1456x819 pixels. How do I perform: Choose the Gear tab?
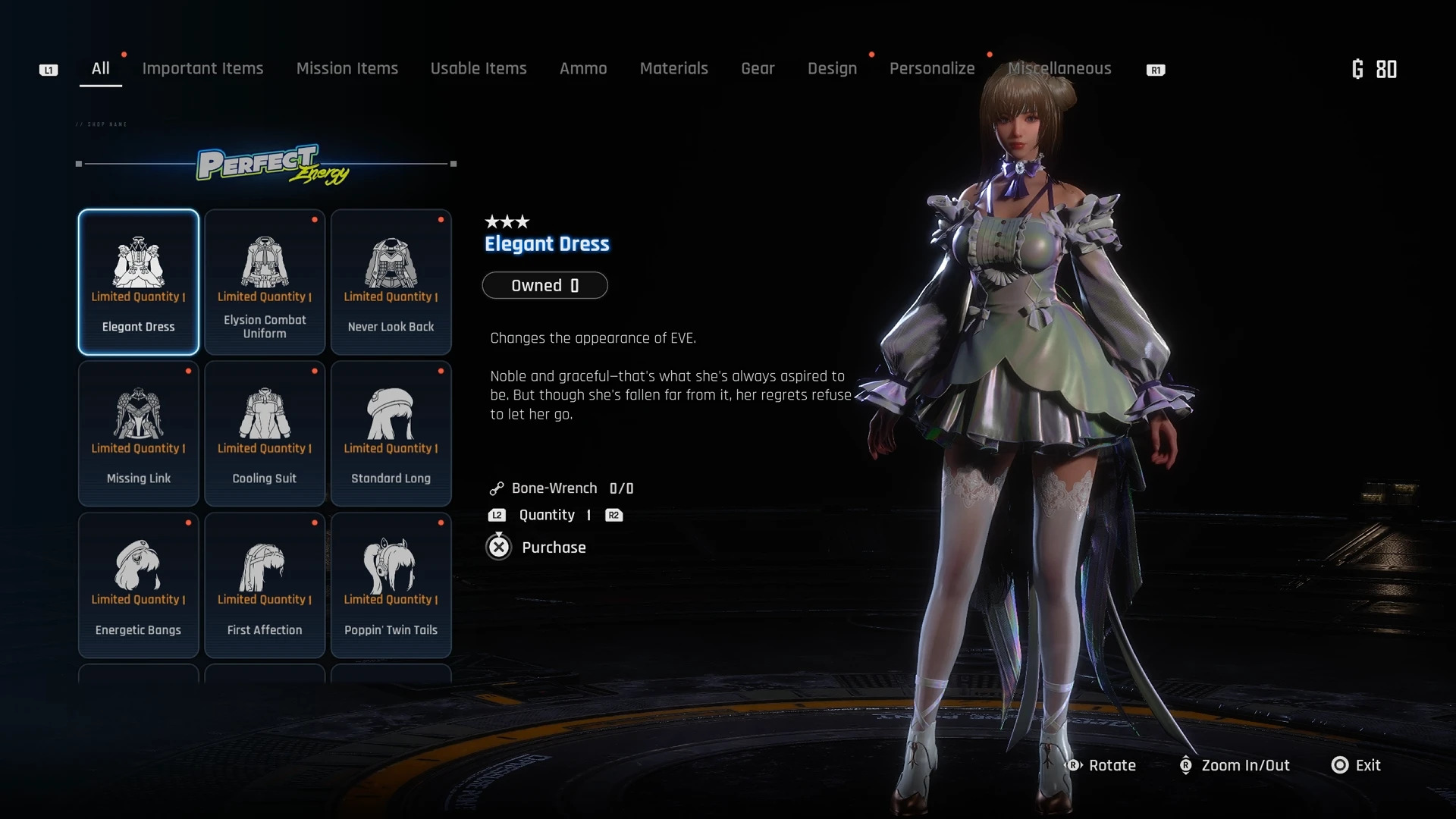pyautogui.click(x=757, y=68)
